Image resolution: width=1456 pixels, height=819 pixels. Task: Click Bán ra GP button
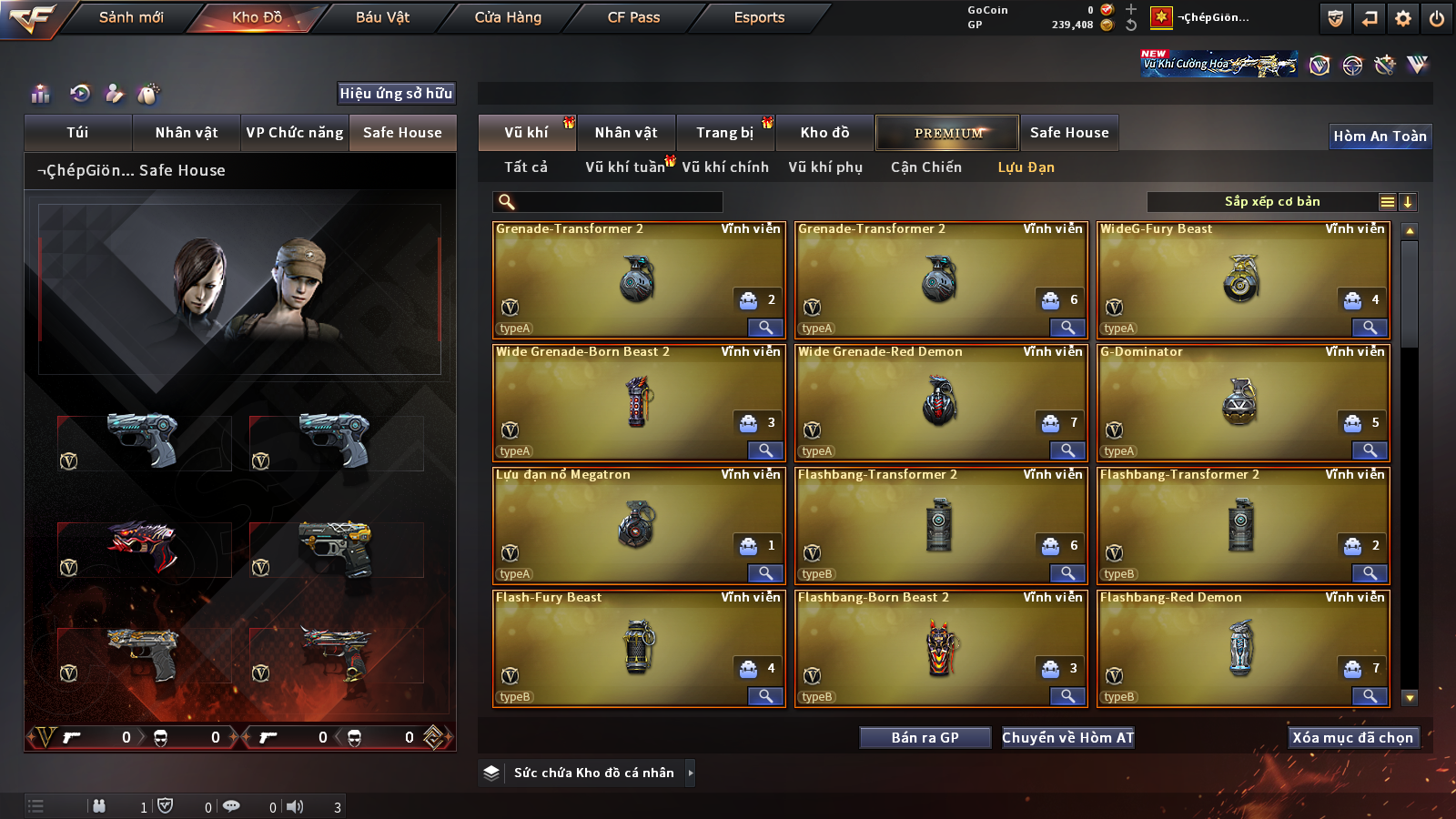point(925,738)
